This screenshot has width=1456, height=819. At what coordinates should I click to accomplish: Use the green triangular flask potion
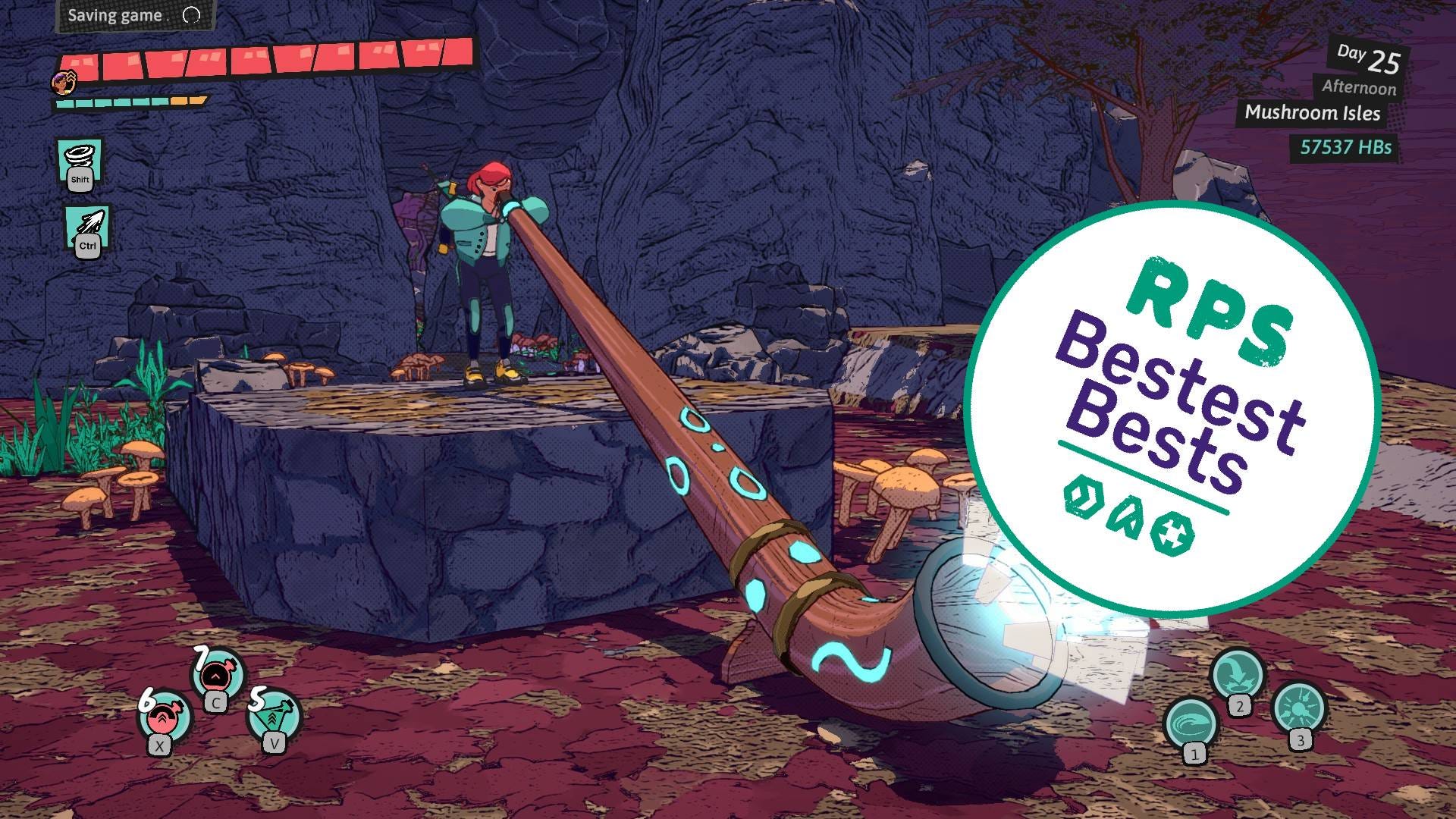(x=275, y=714)
